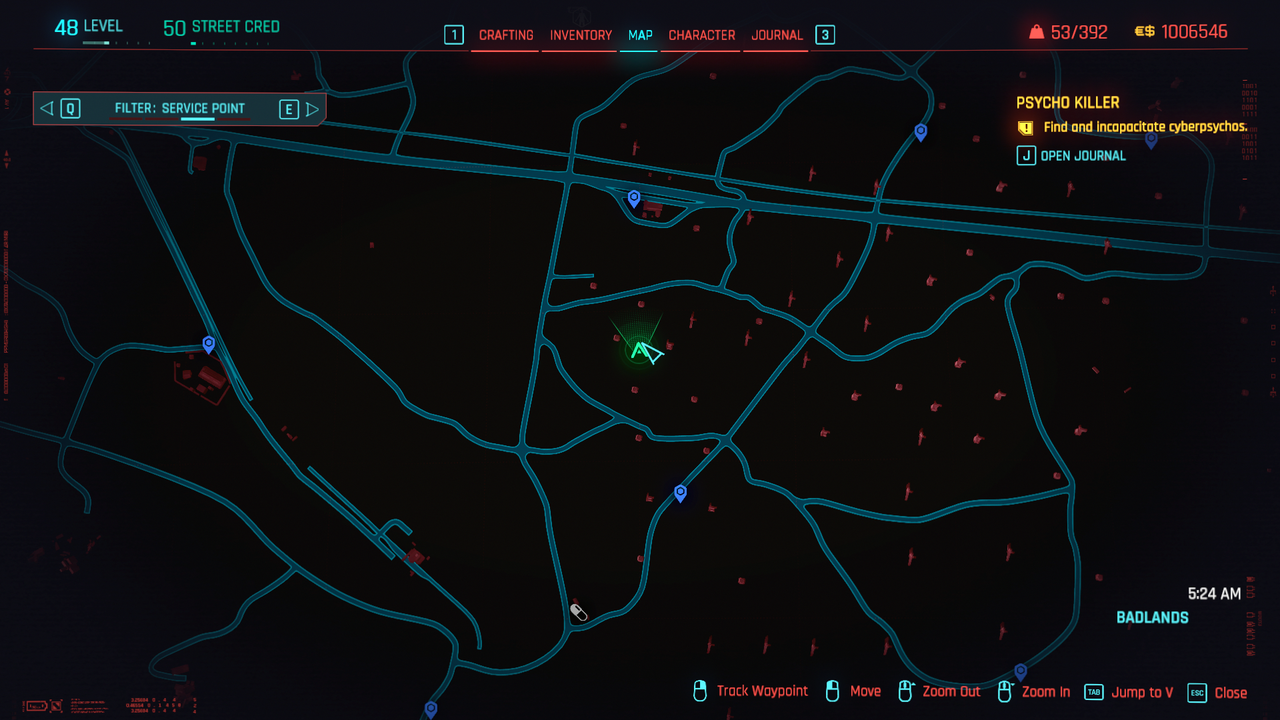Select the pill-shaped ripperdoc marker on map

[578, 612]
